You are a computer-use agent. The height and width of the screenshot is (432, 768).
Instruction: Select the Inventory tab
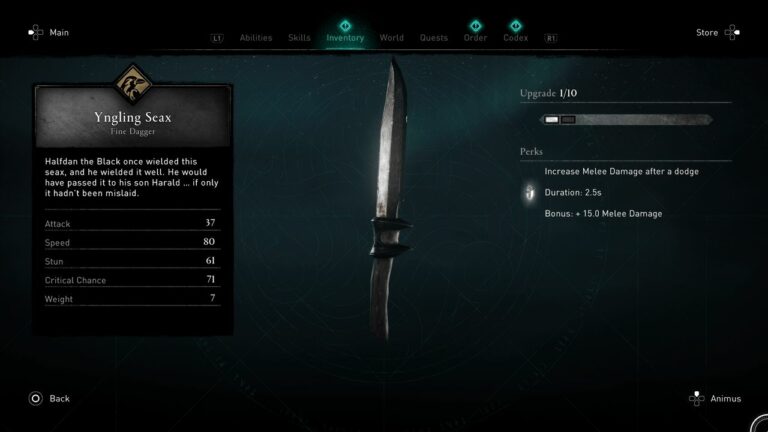coord(345,38)
